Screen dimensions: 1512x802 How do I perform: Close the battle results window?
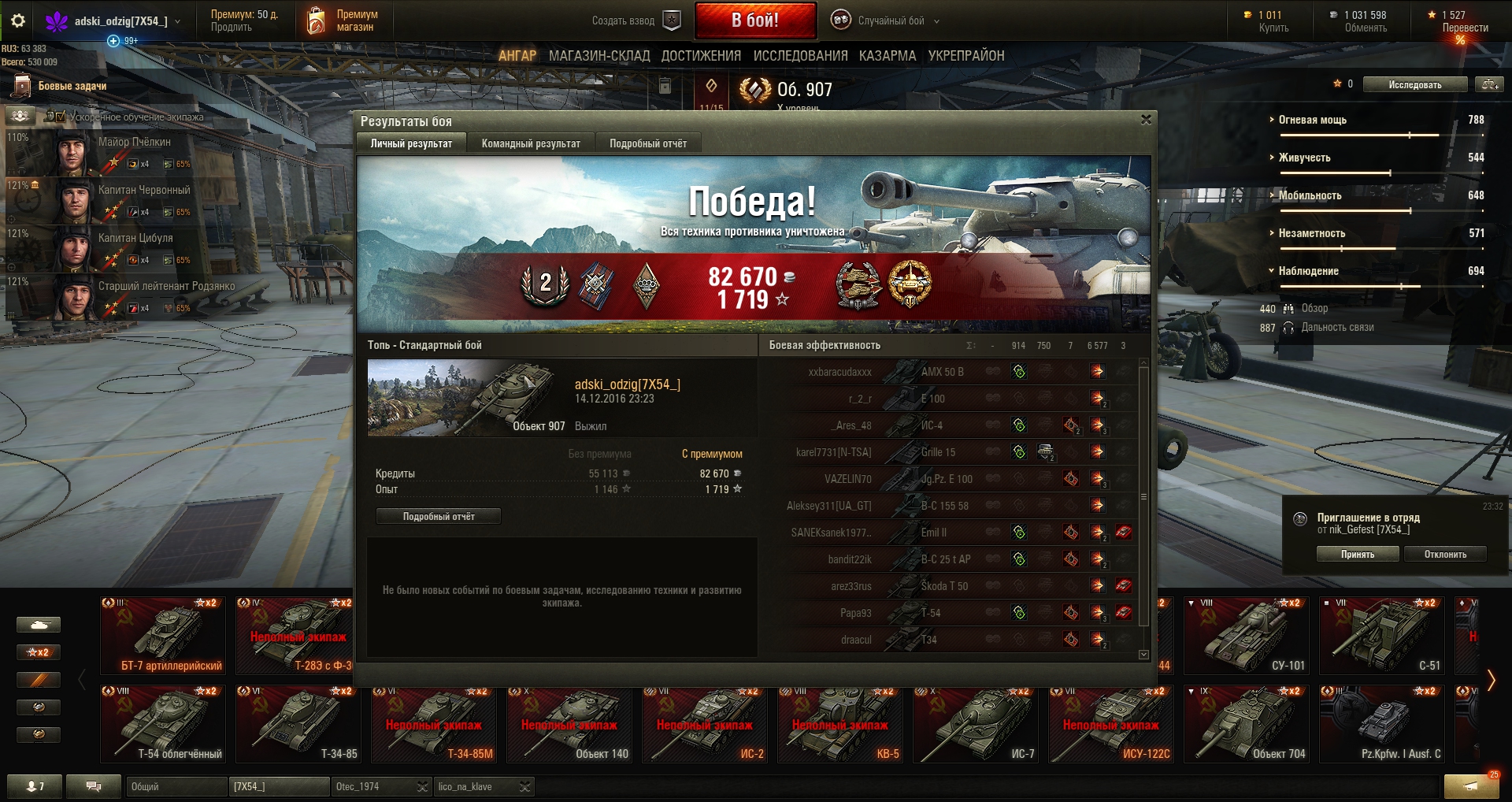pyautogui.click(x=1146, y=120)
